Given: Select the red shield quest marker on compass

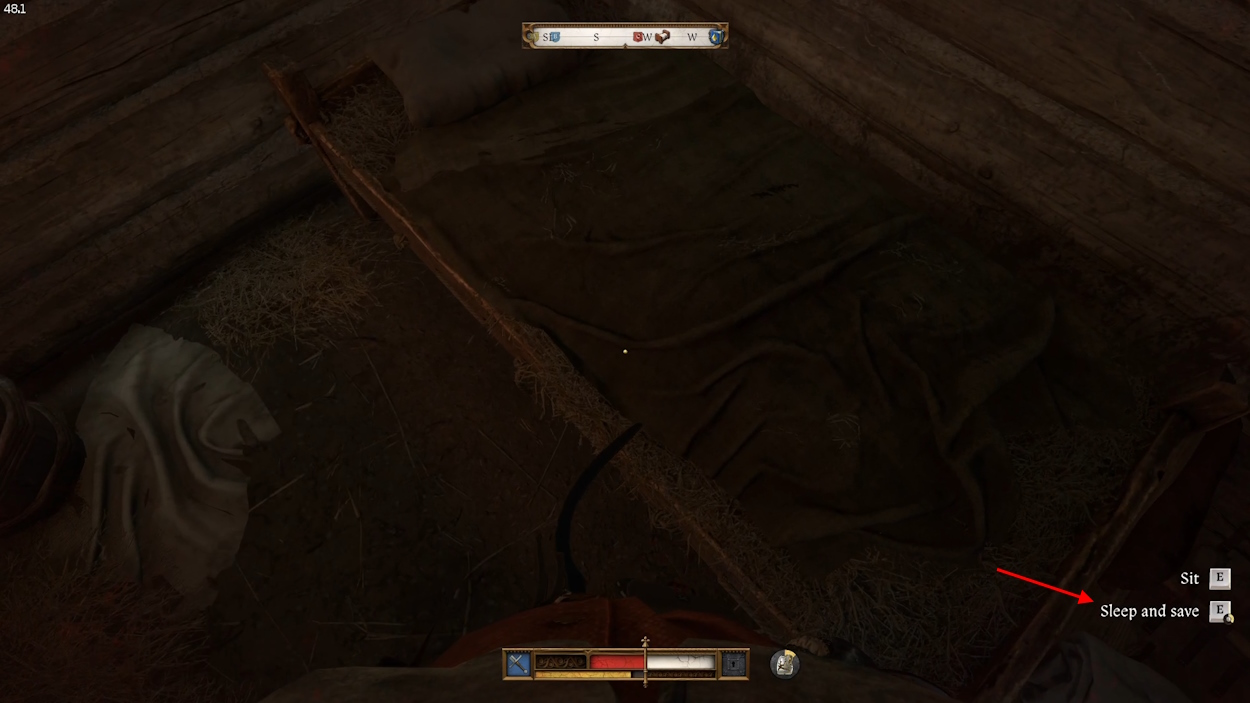Looking at the screenshot, I should tap(637, 37).
